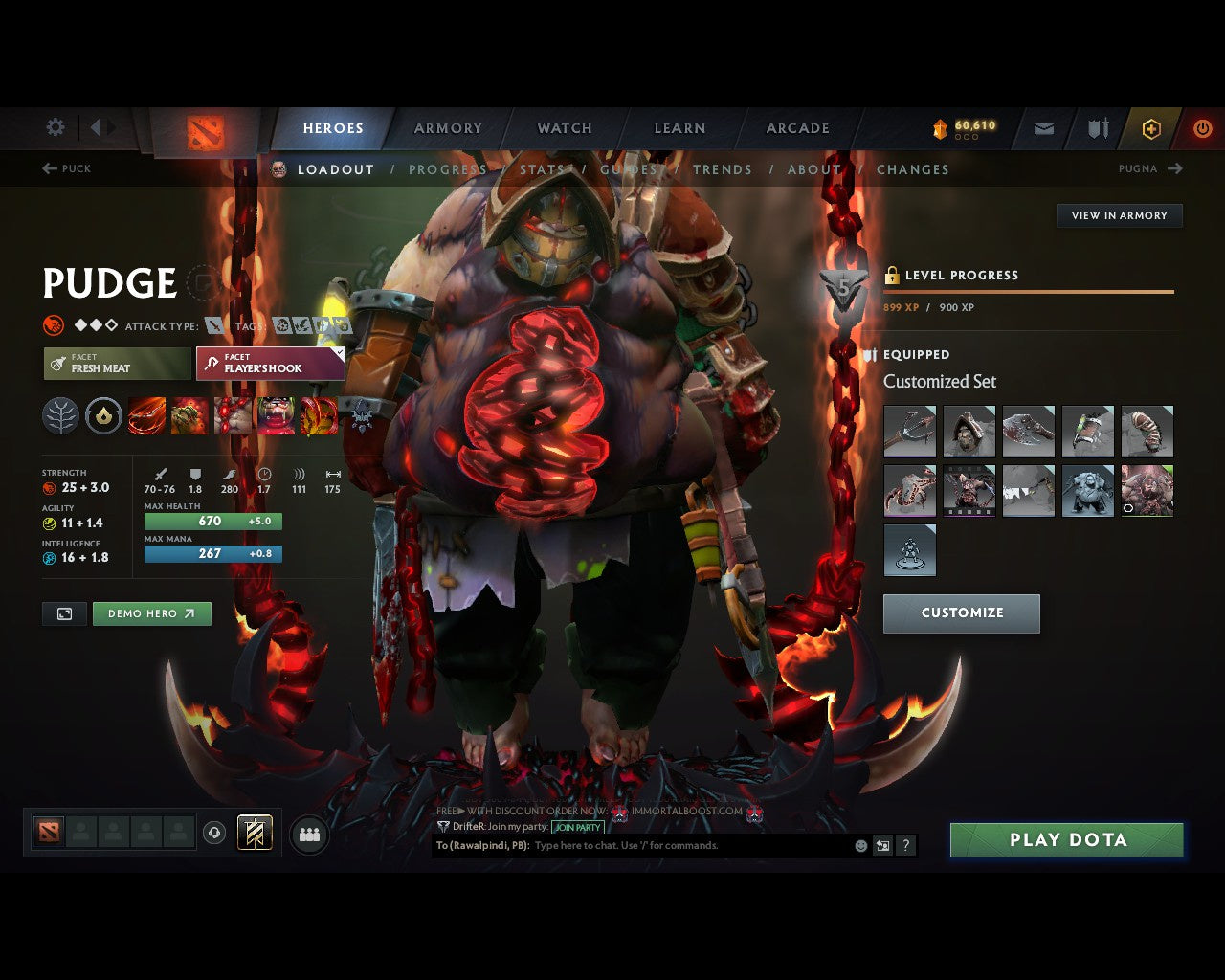Click the power button icon
Screen dimensions: 1225x980
coord(1202,128)
